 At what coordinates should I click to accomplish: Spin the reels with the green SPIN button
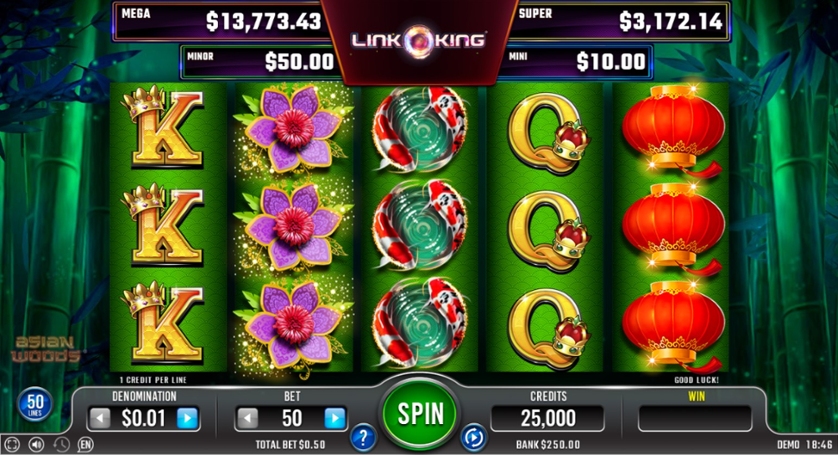click(x=419, y=412)
